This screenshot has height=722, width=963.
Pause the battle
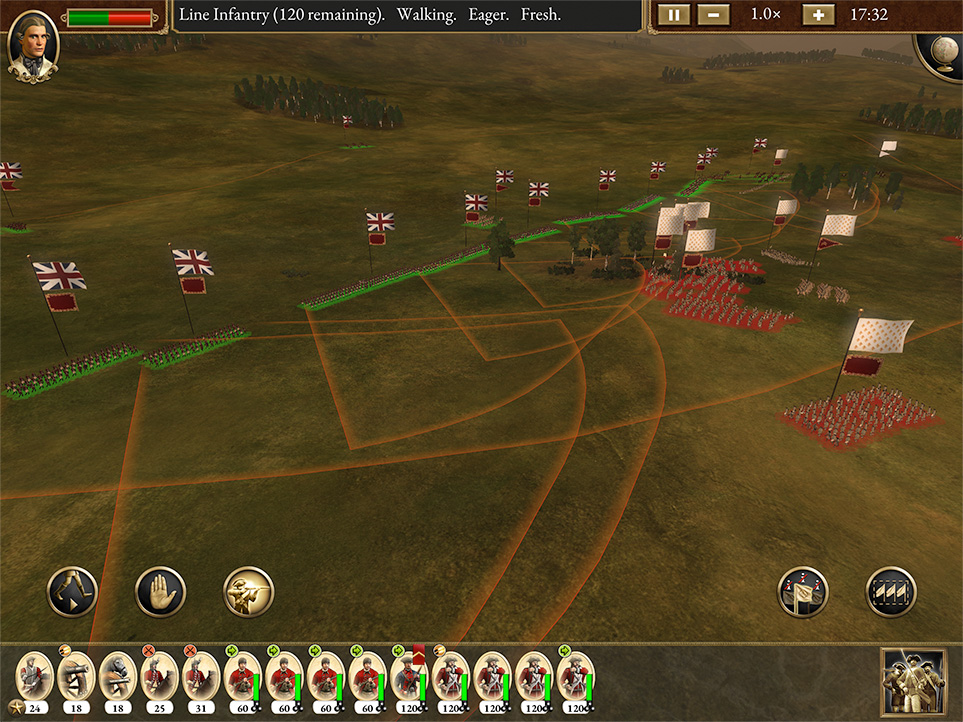coord(674,16)
